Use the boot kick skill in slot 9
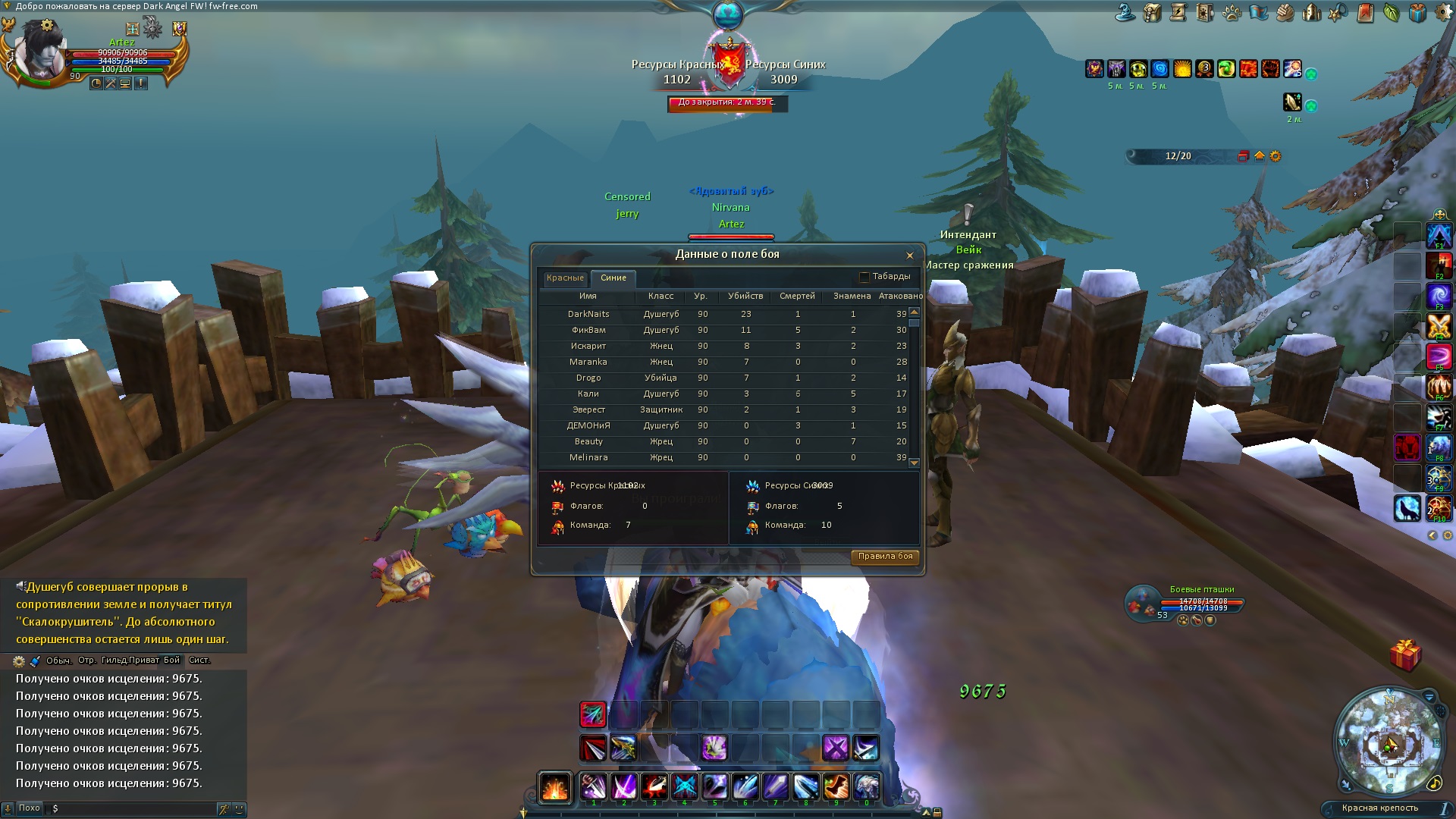This screenshot has width=1456, height=819. pos(836,787)
